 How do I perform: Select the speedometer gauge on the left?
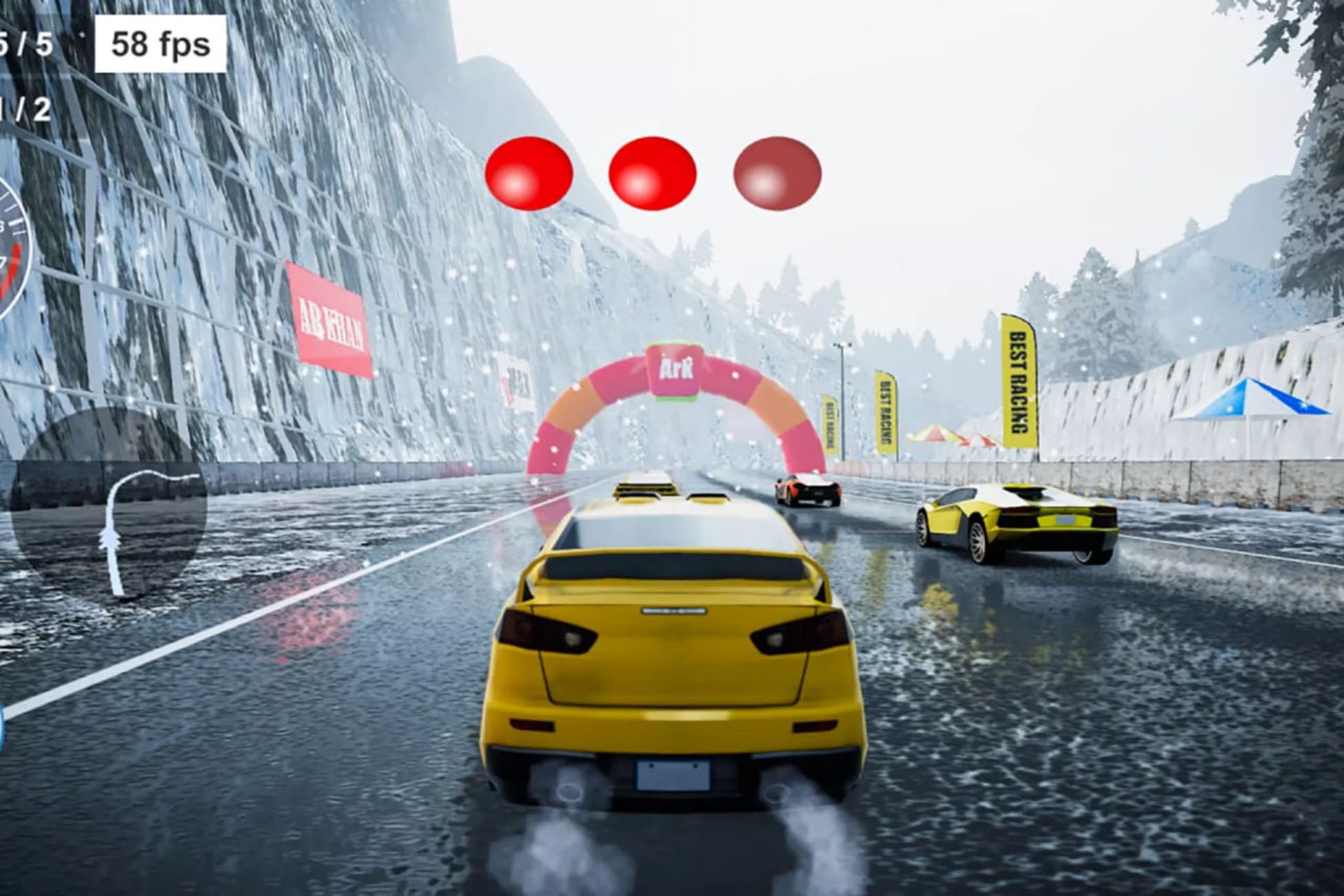[10, 248]
